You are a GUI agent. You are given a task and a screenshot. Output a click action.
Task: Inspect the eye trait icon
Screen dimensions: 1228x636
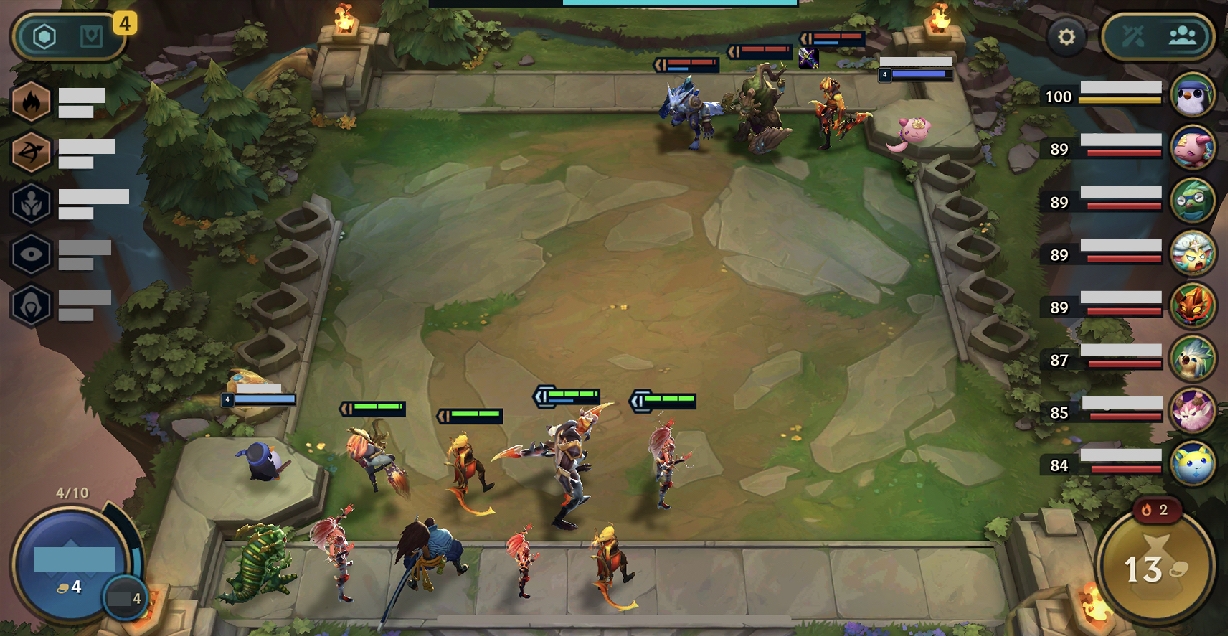point(30,254)
